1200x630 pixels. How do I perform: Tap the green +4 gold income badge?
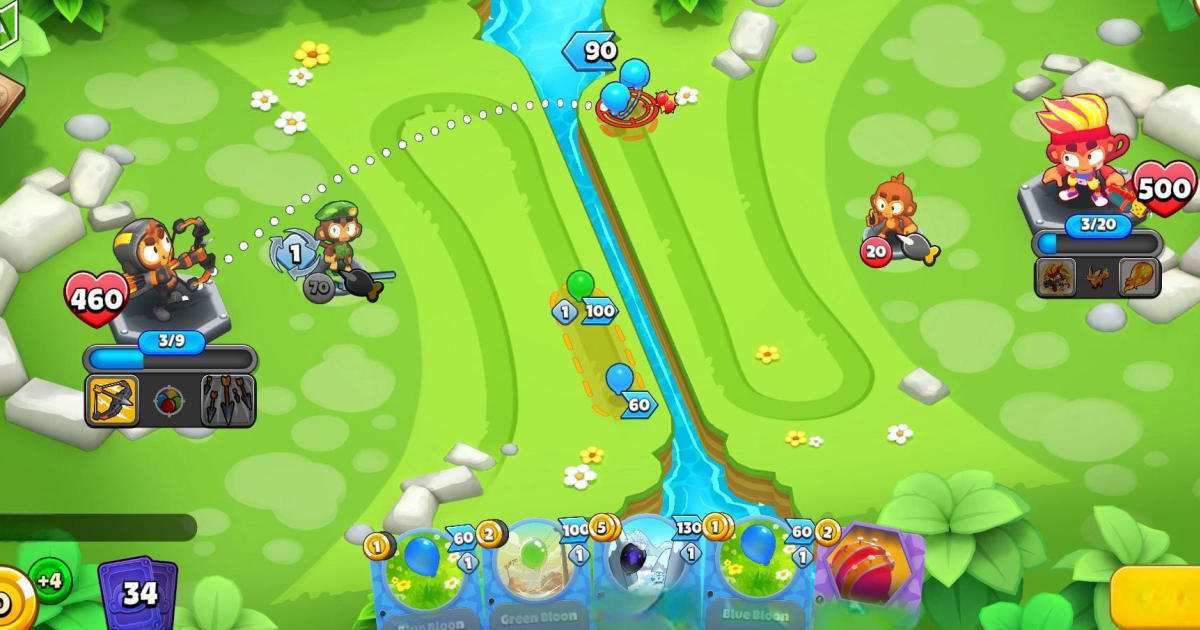coord(49,580)
